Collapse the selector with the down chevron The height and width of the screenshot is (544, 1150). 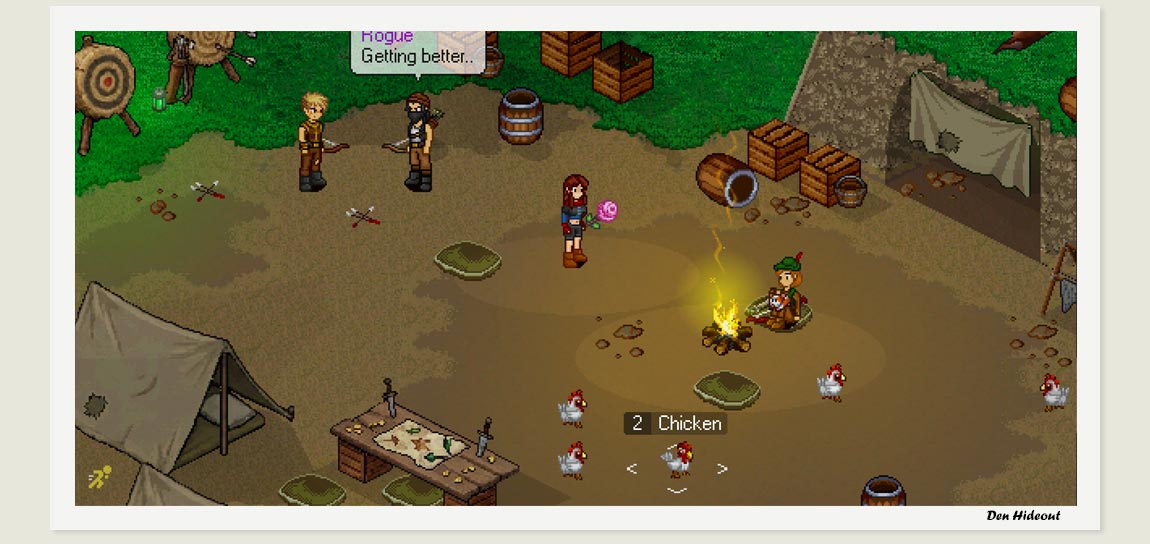point(677,491)
